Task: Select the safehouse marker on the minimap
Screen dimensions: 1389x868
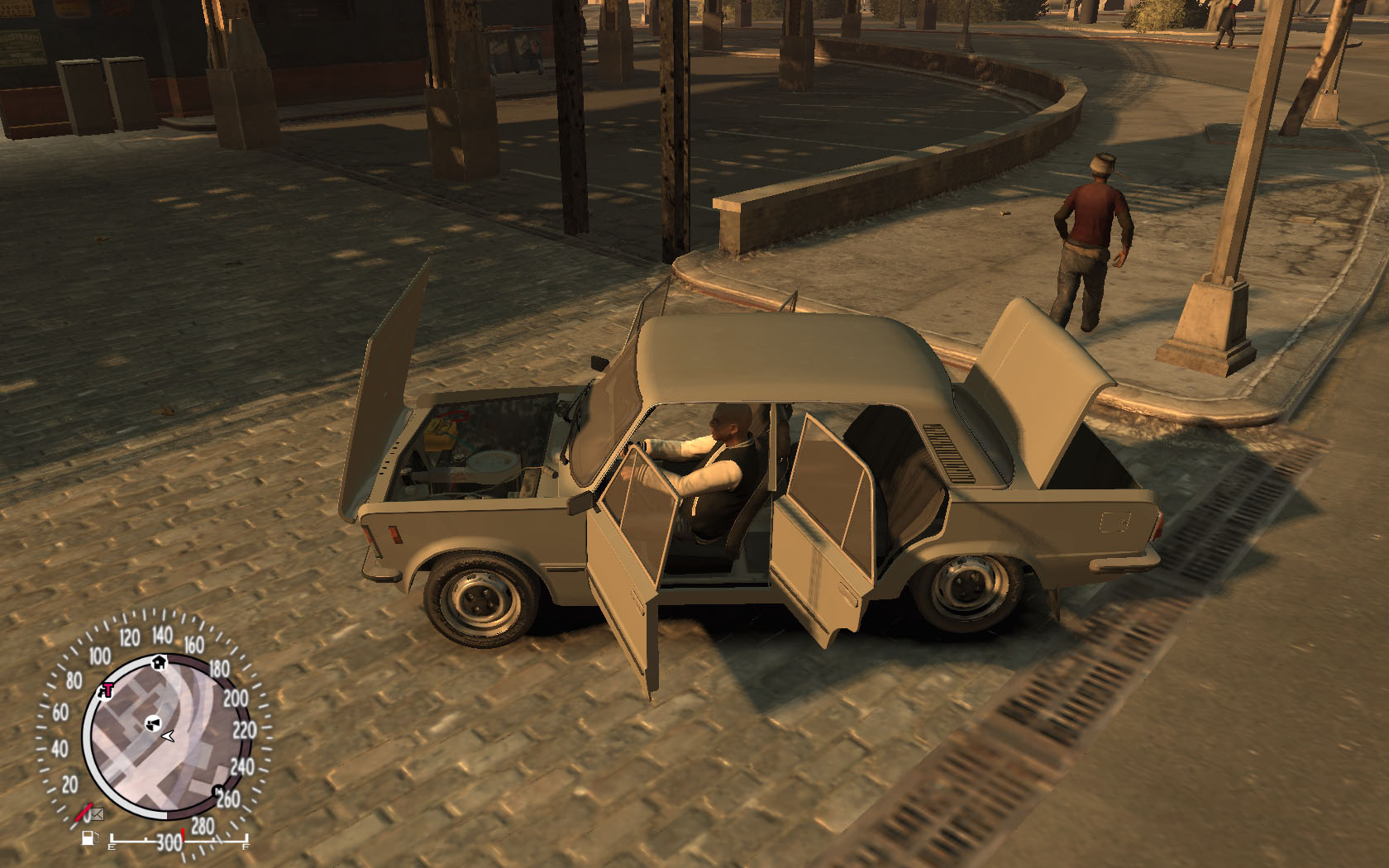Action: [160, 662]
